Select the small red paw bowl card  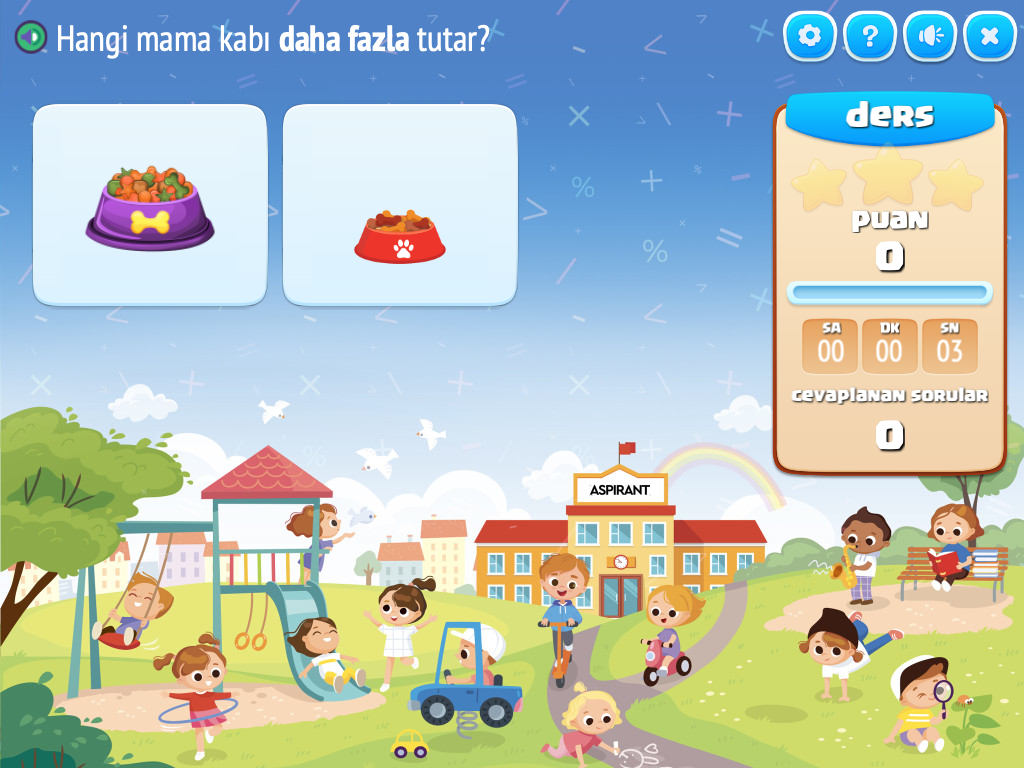pyautogui.click(x=400, y=205)
